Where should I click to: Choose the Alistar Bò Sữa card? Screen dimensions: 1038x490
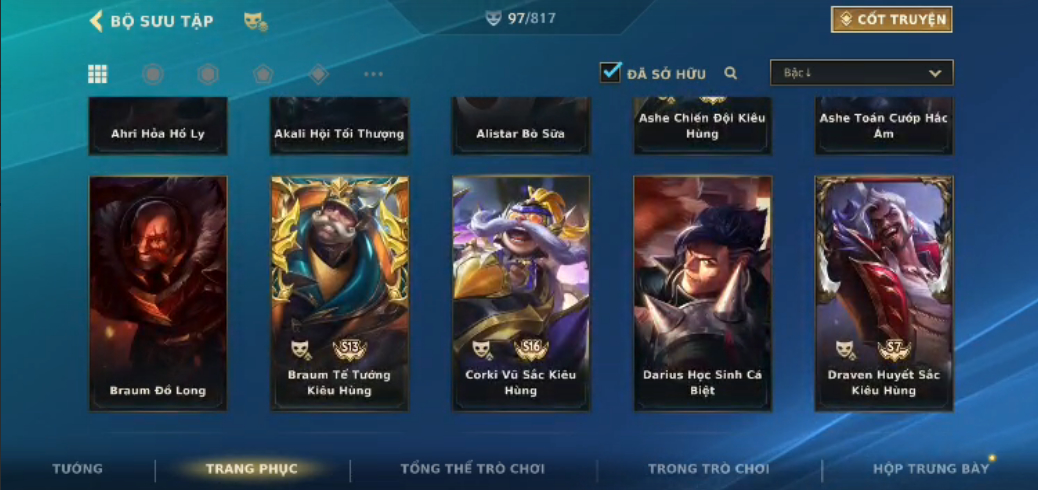[521, 130]
